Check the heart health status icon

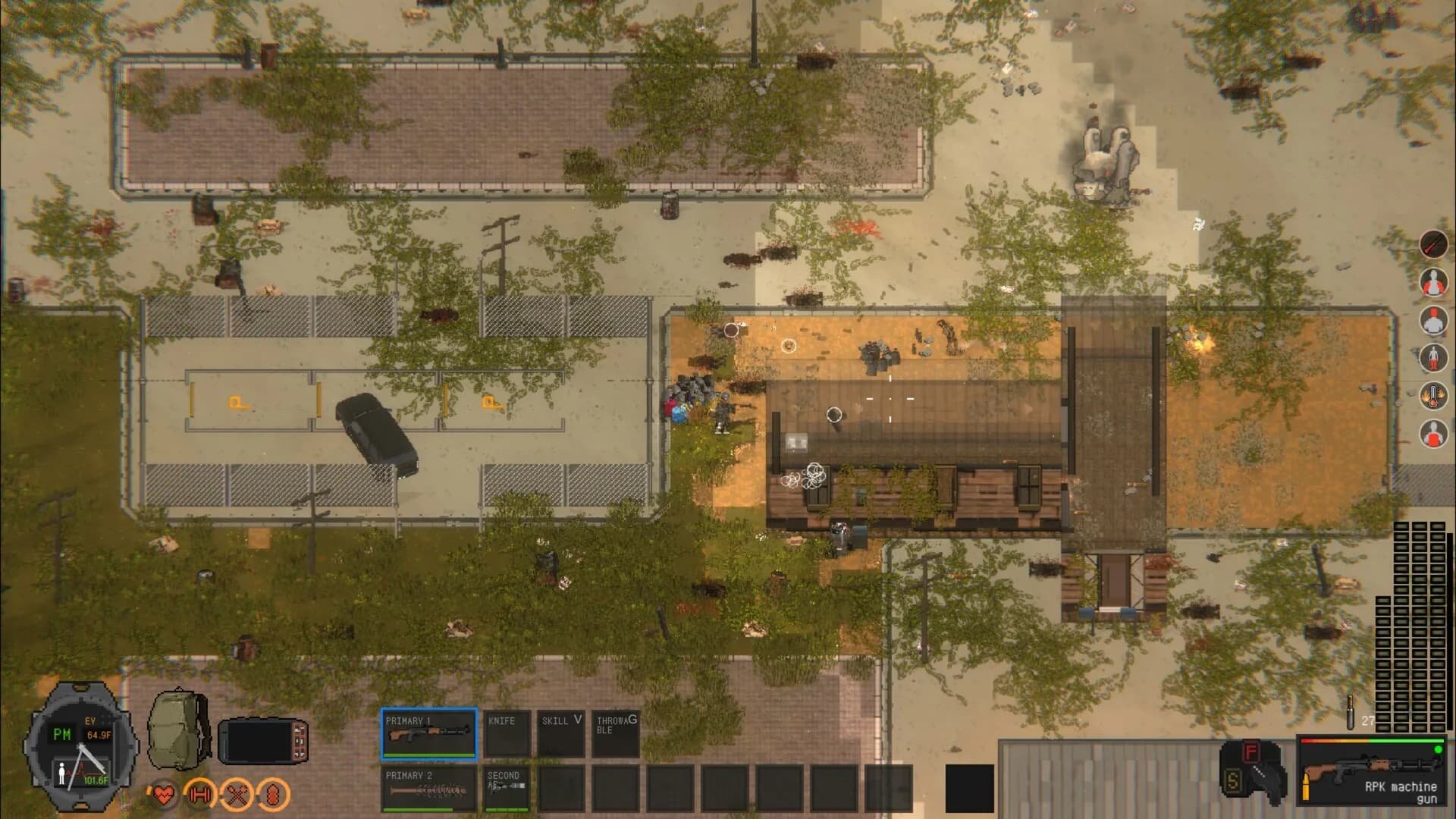click(162, 793)
